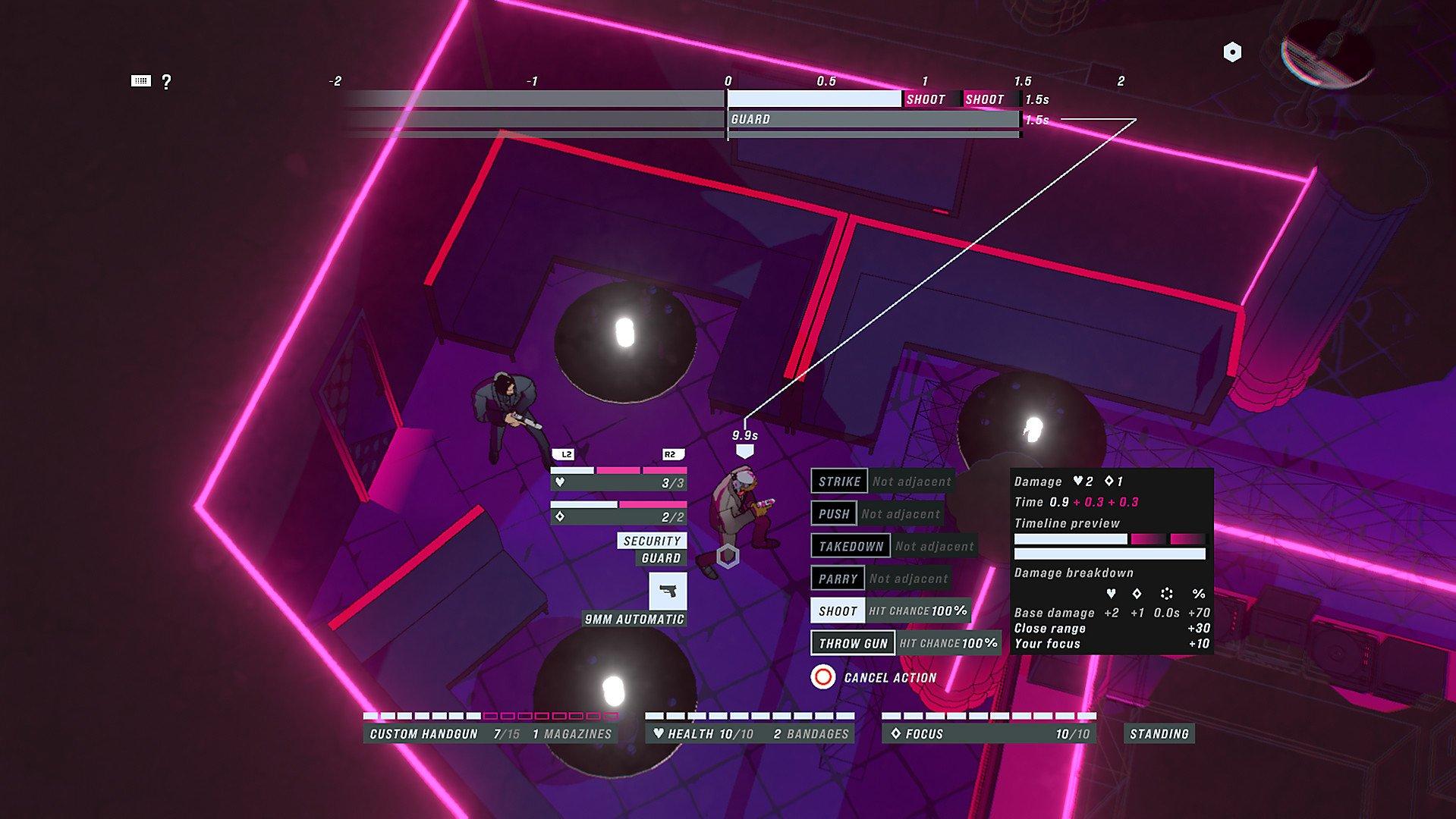Choose the SHOOT action with 100% hit chance
This screenshot has width=1456, height=819.
pyautogui.click(x=838, y=610)
